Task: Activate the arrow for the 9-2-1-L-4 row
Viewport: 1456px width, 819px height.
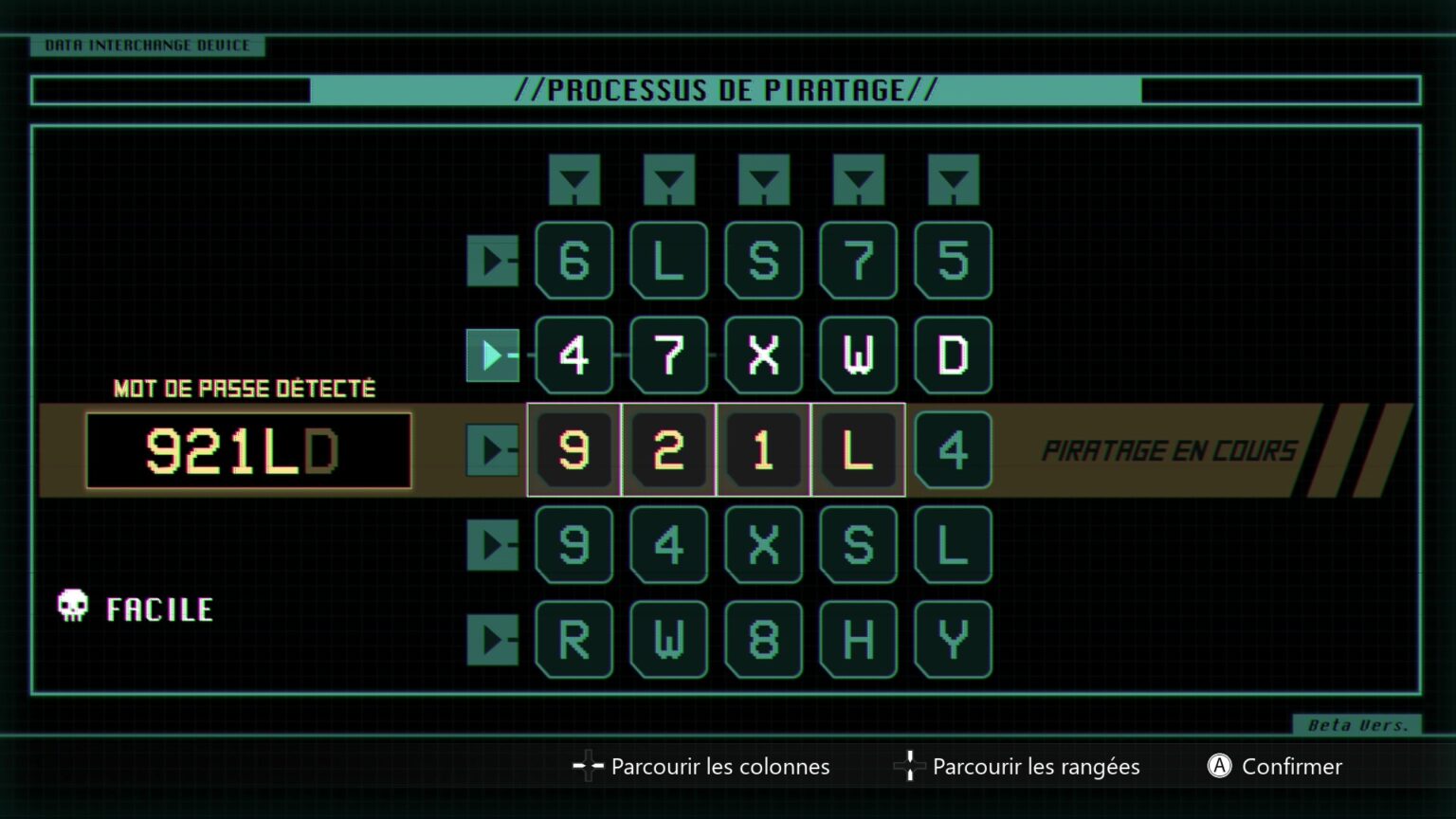Action: [492, 450]
